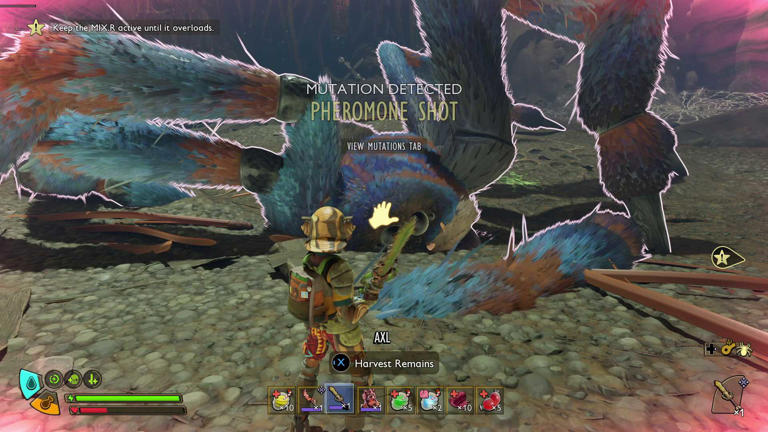Select the highlighted club weapon hotbar slot
This screenshot has width=768, height=432.
point(340,400)
